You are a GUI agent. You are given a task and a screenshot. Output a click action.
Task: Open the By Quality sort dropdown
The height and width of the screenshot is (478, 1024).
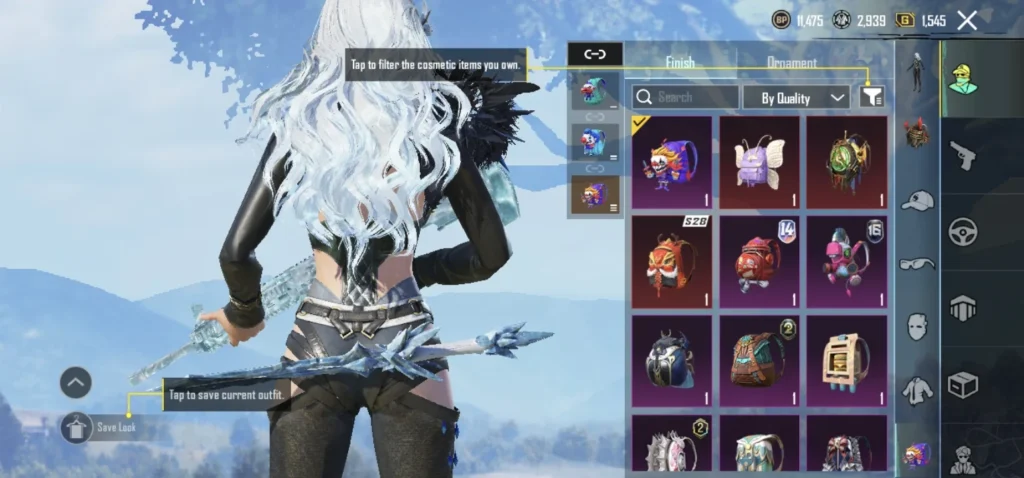coord(796,97)
